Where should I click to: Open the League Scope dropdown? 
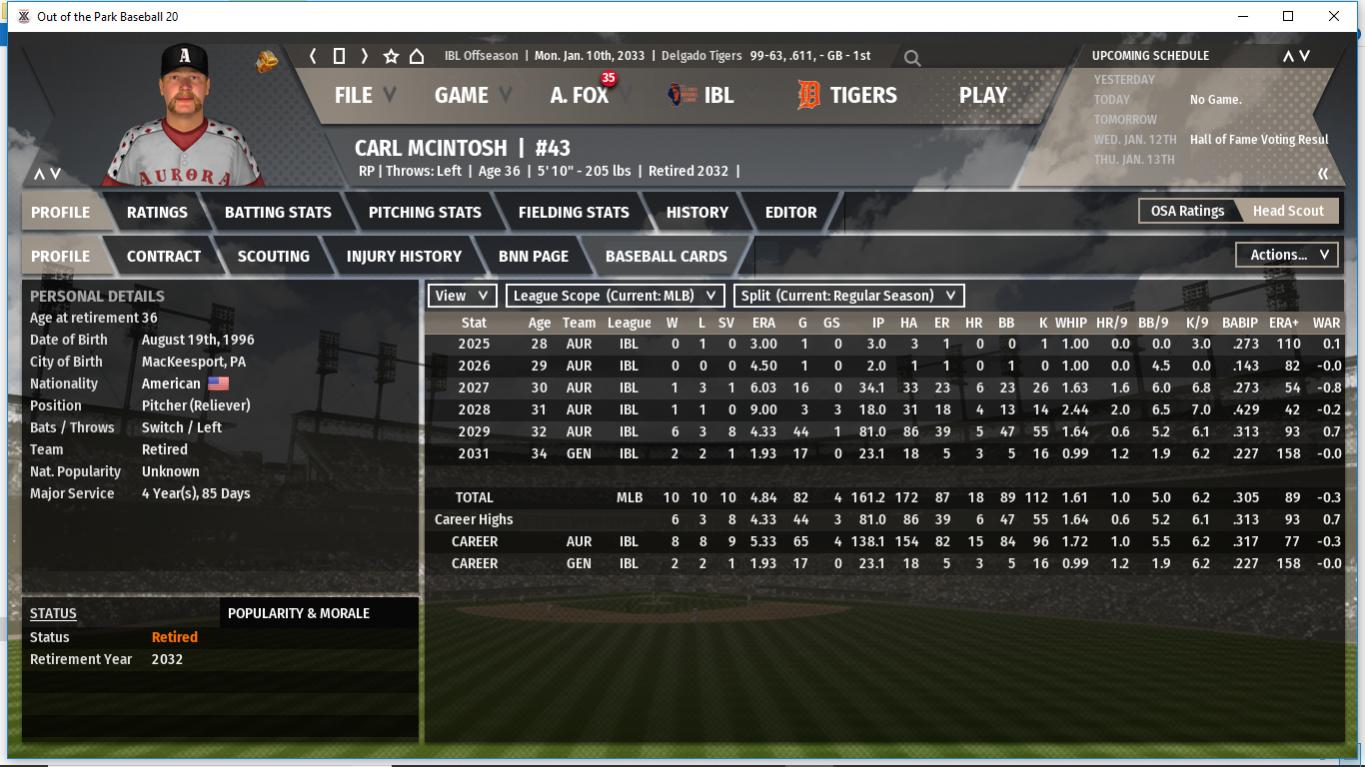tap(615, 296)
